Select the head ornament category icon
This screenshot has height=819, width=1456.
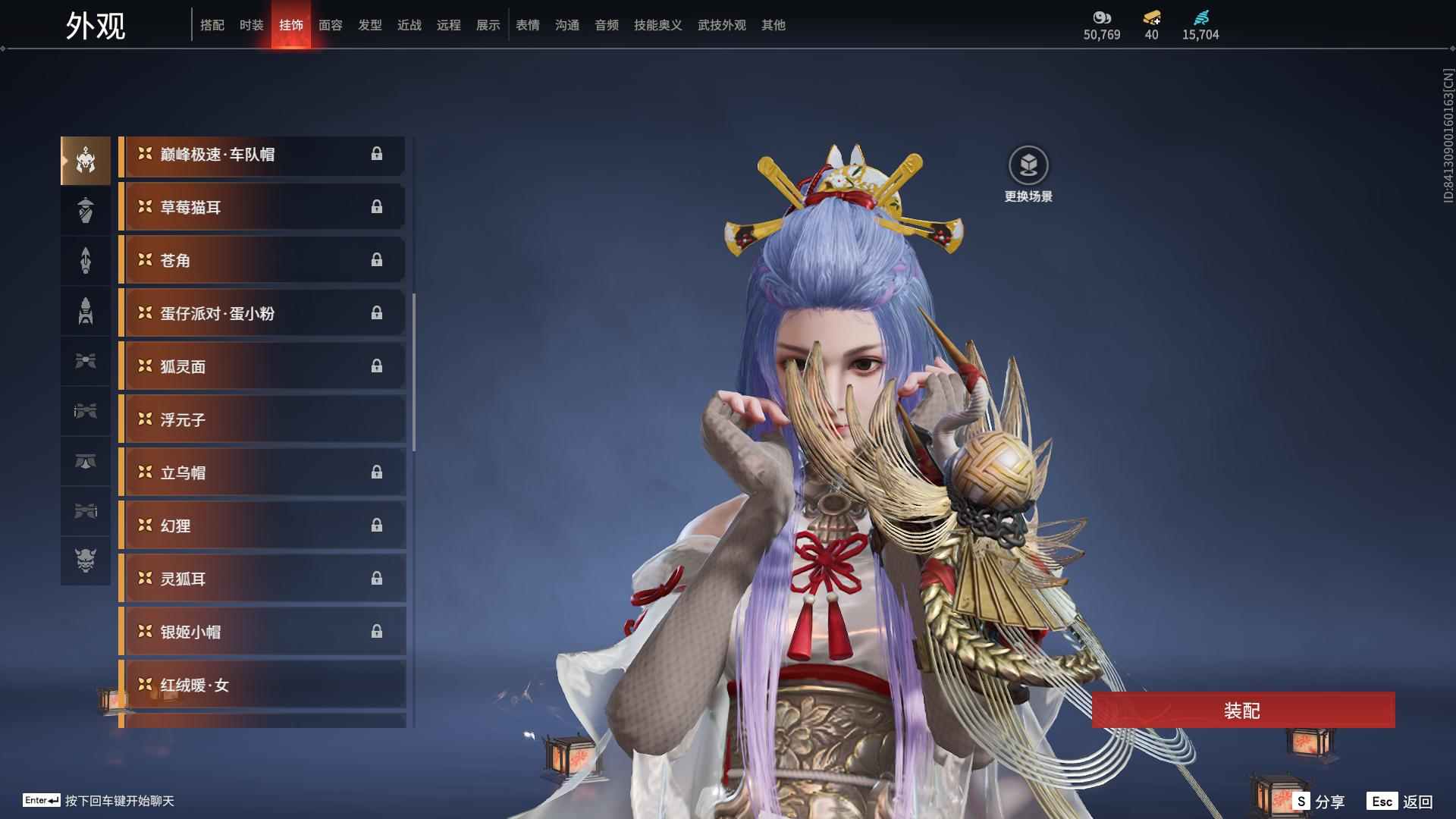(86, 159)
